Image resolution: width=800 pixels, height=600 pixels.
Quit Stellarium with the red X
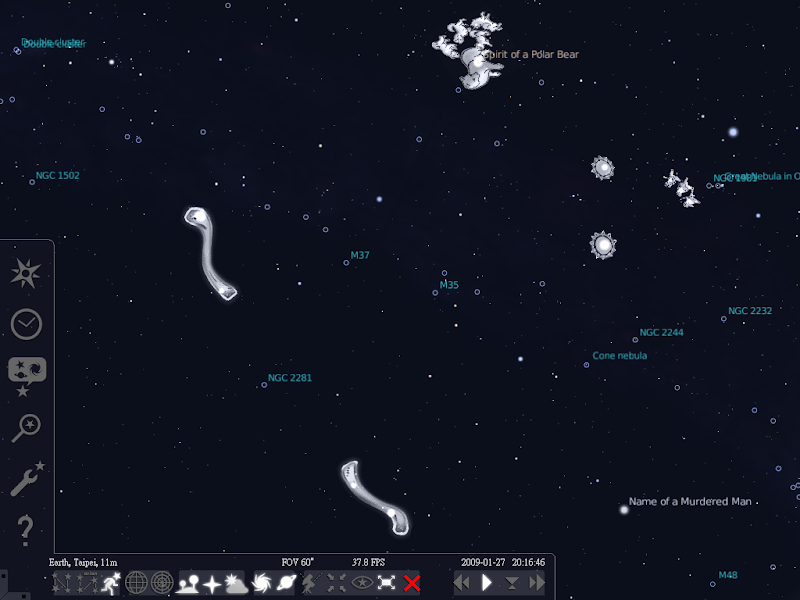411,583
